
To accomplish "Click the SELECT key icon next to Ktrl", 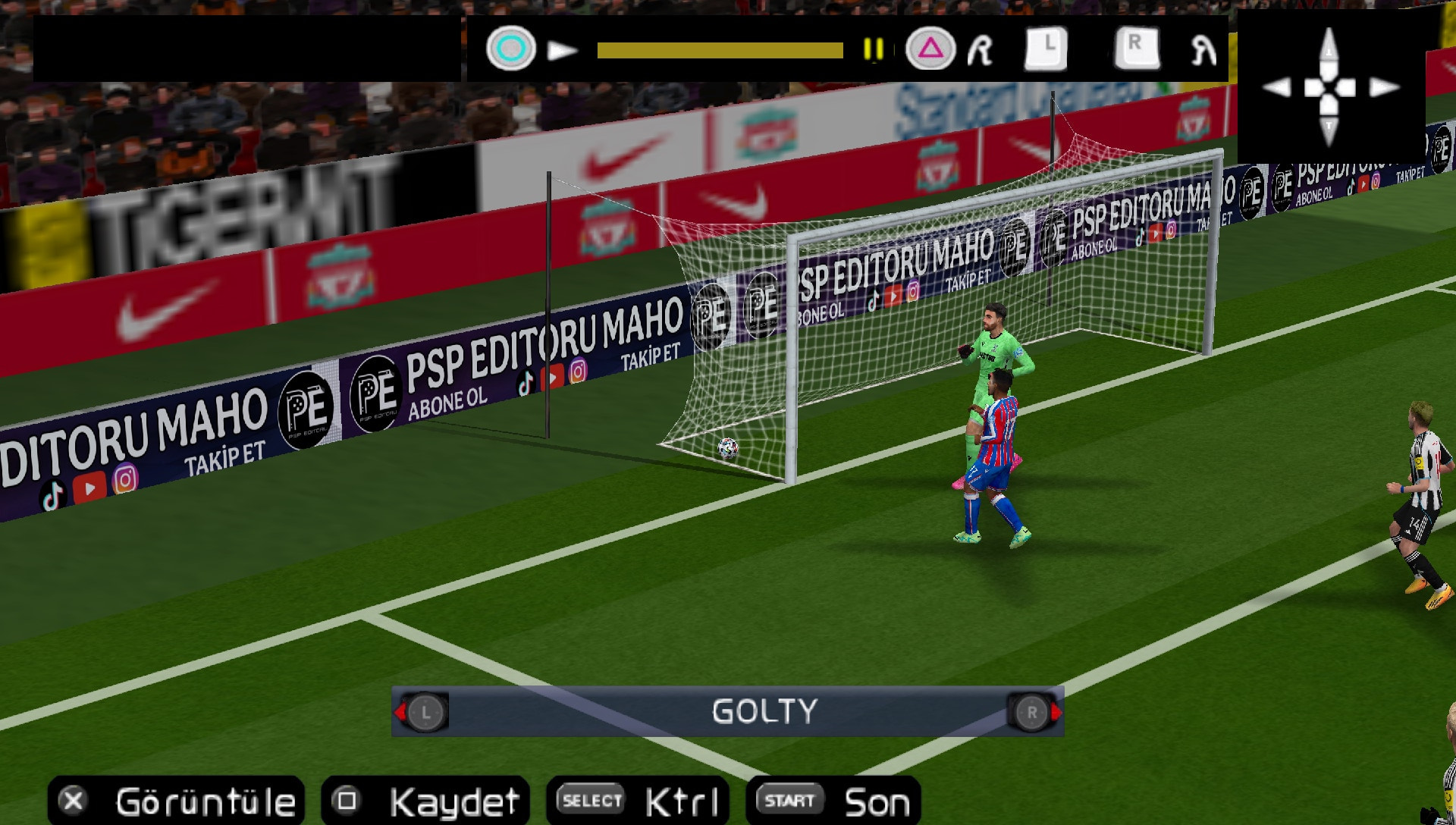I will (588, 800).
